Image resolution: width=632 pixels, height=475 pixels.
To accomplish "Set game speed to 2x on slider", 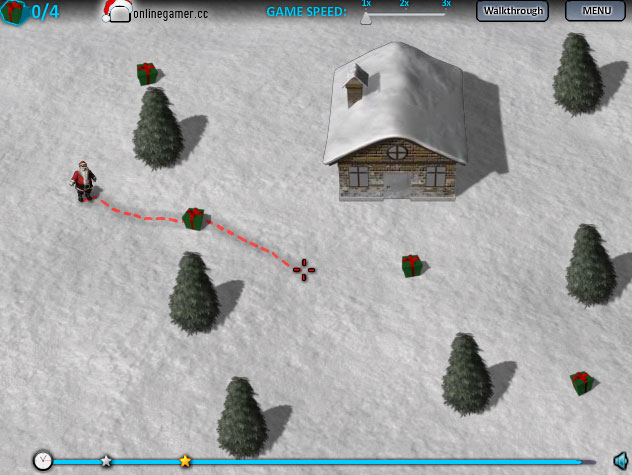I will [x=405, y=15].
